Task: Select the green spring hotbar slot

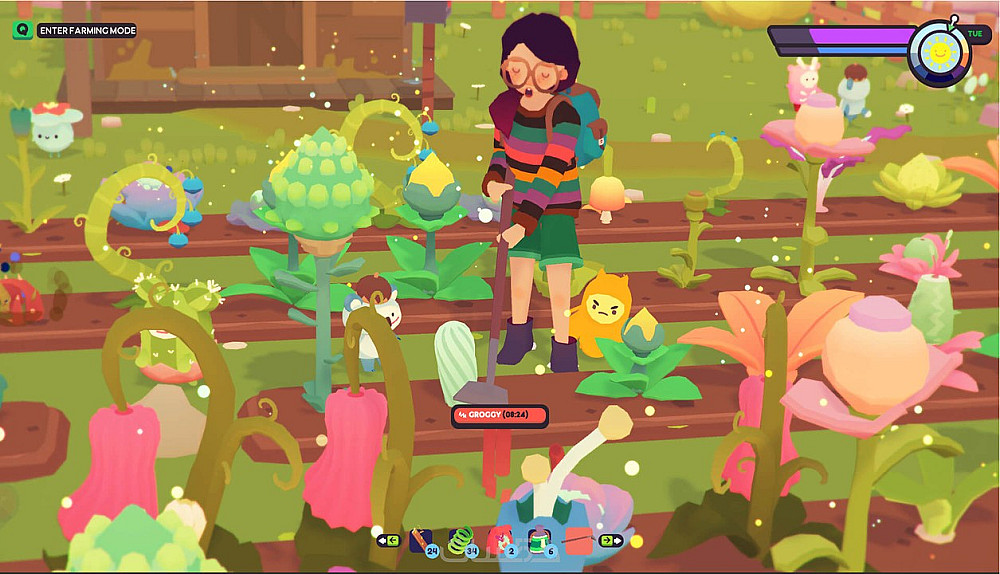Action: [461, 541]
